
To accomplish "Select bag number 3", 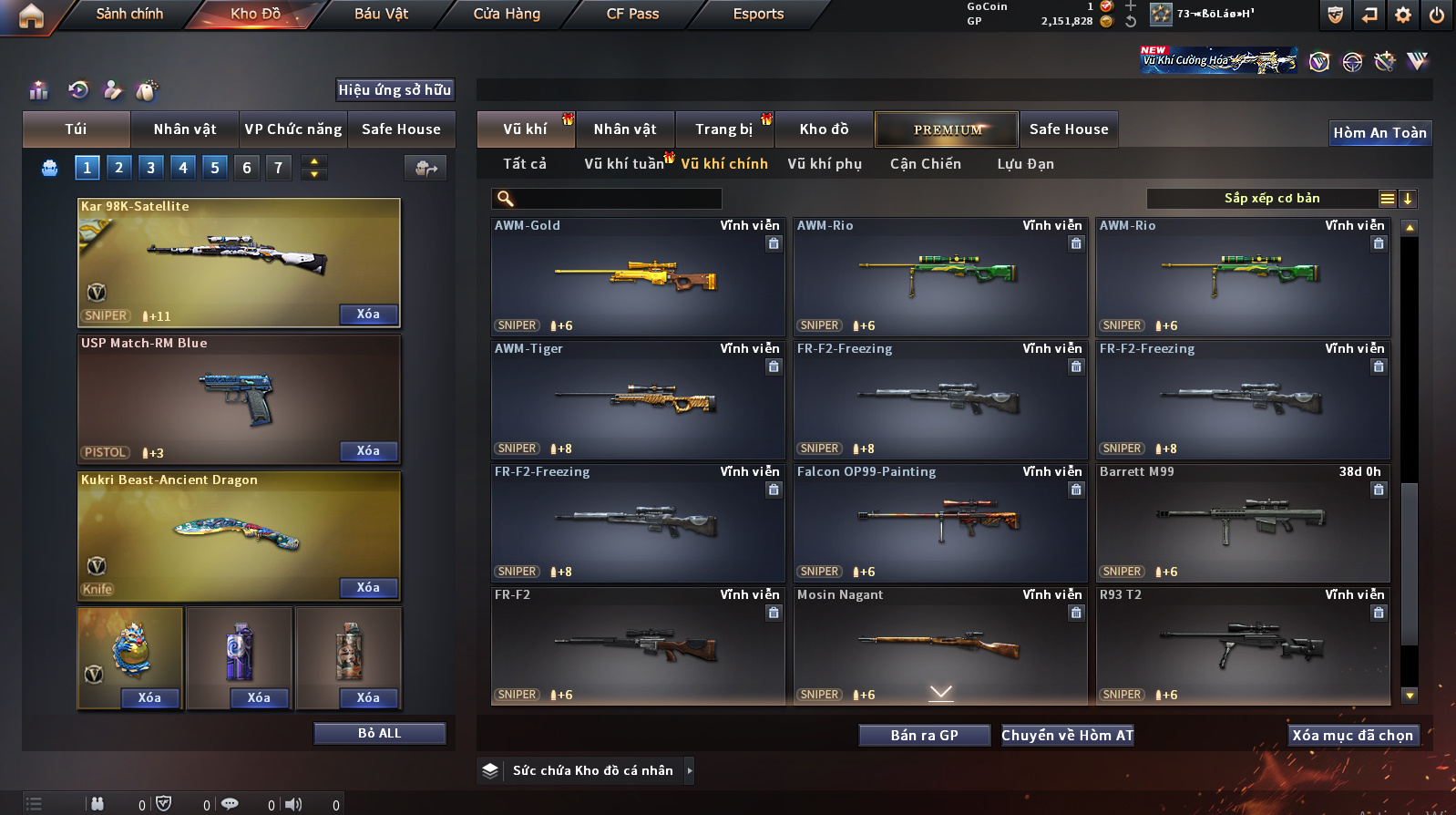I will click(x=150, y=168).
